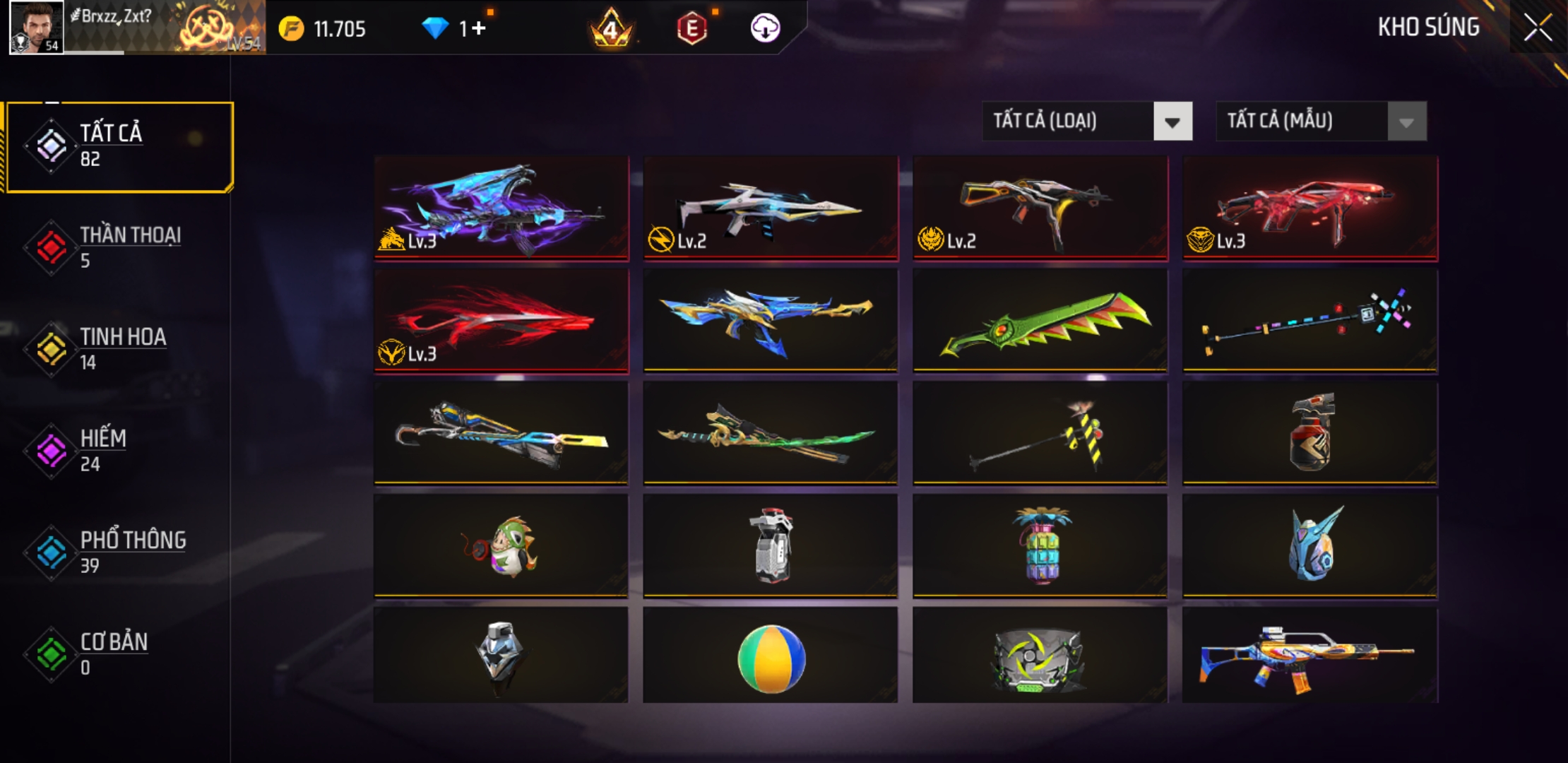The image size is (1568, 763).
Task: Select the Tất Cả category tab
Action: [120, 146]
